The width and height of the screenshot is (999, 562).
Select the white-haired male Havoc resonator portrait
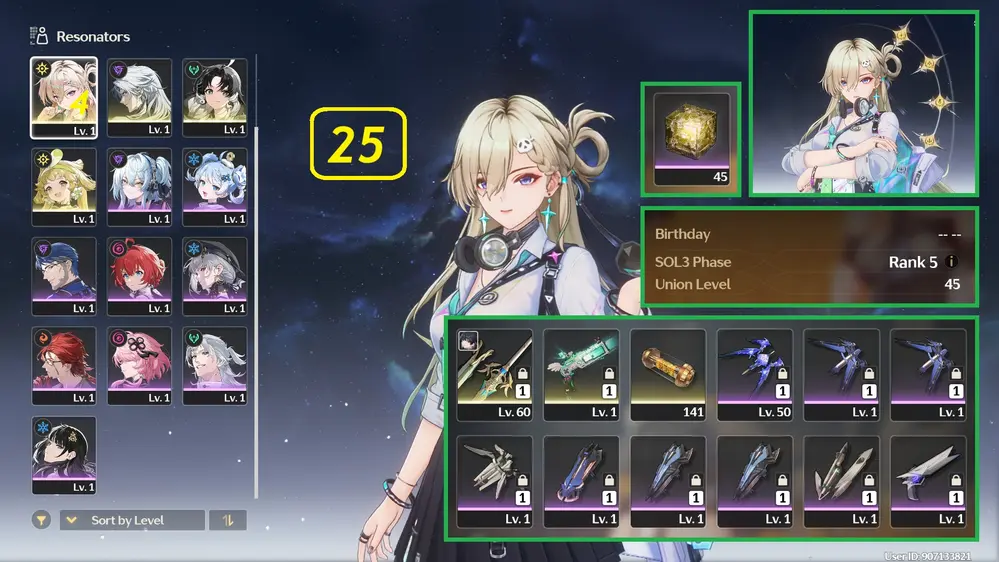point(139,97)
